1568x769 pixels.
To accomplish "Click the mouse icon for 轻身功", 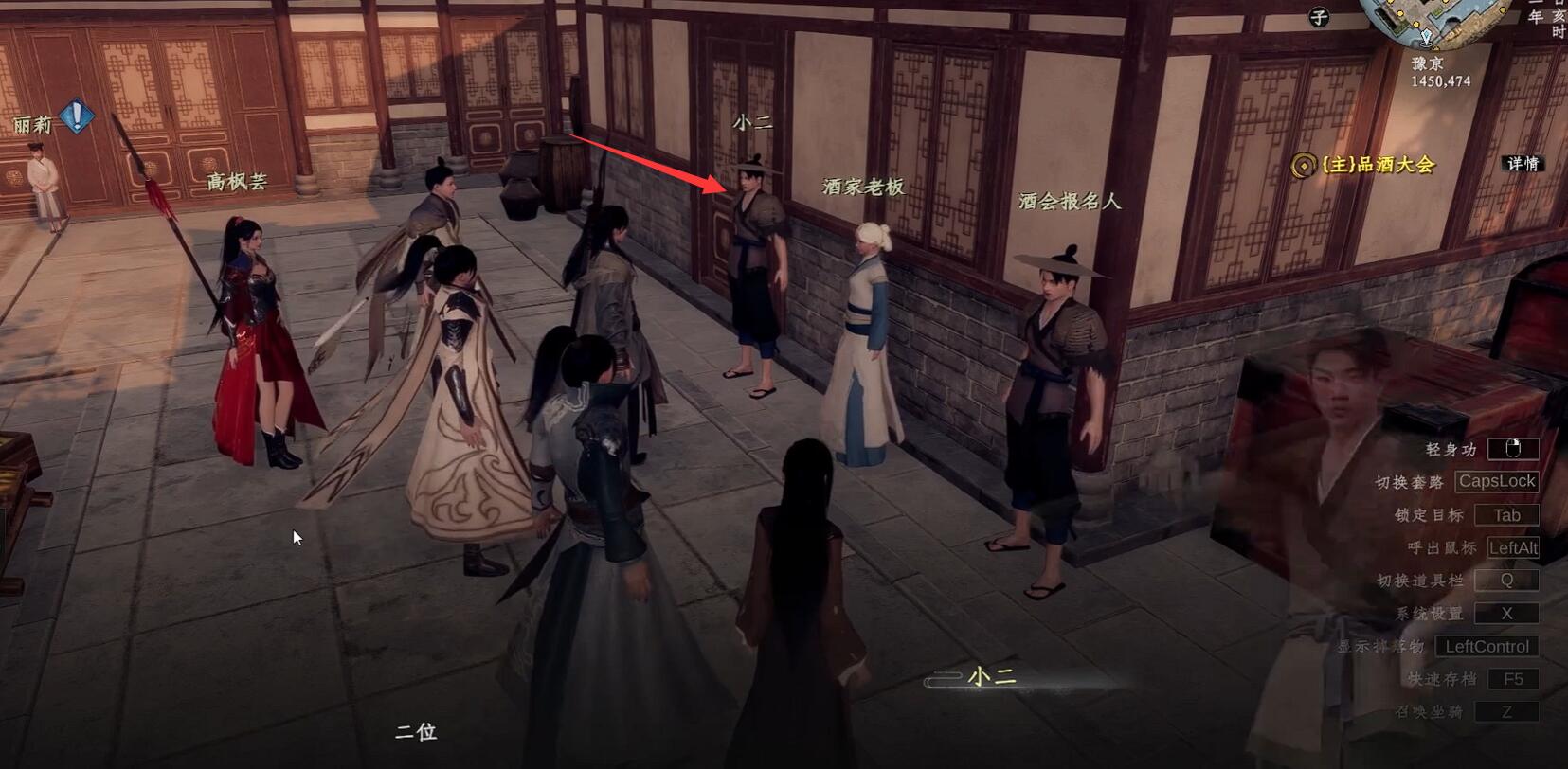I will coord(1513,448).
